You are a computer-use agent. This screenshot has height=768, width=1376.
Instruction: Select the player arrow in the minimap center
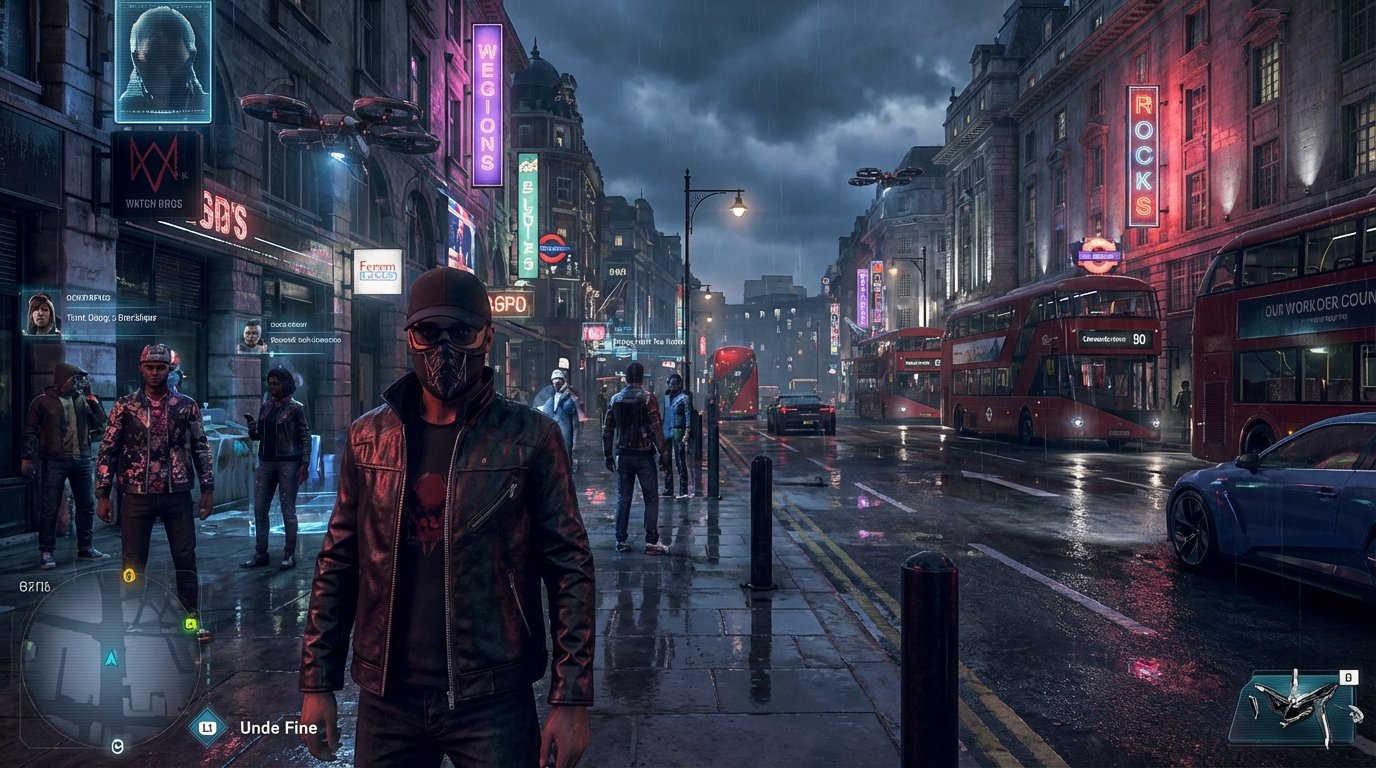click(110, 658)
